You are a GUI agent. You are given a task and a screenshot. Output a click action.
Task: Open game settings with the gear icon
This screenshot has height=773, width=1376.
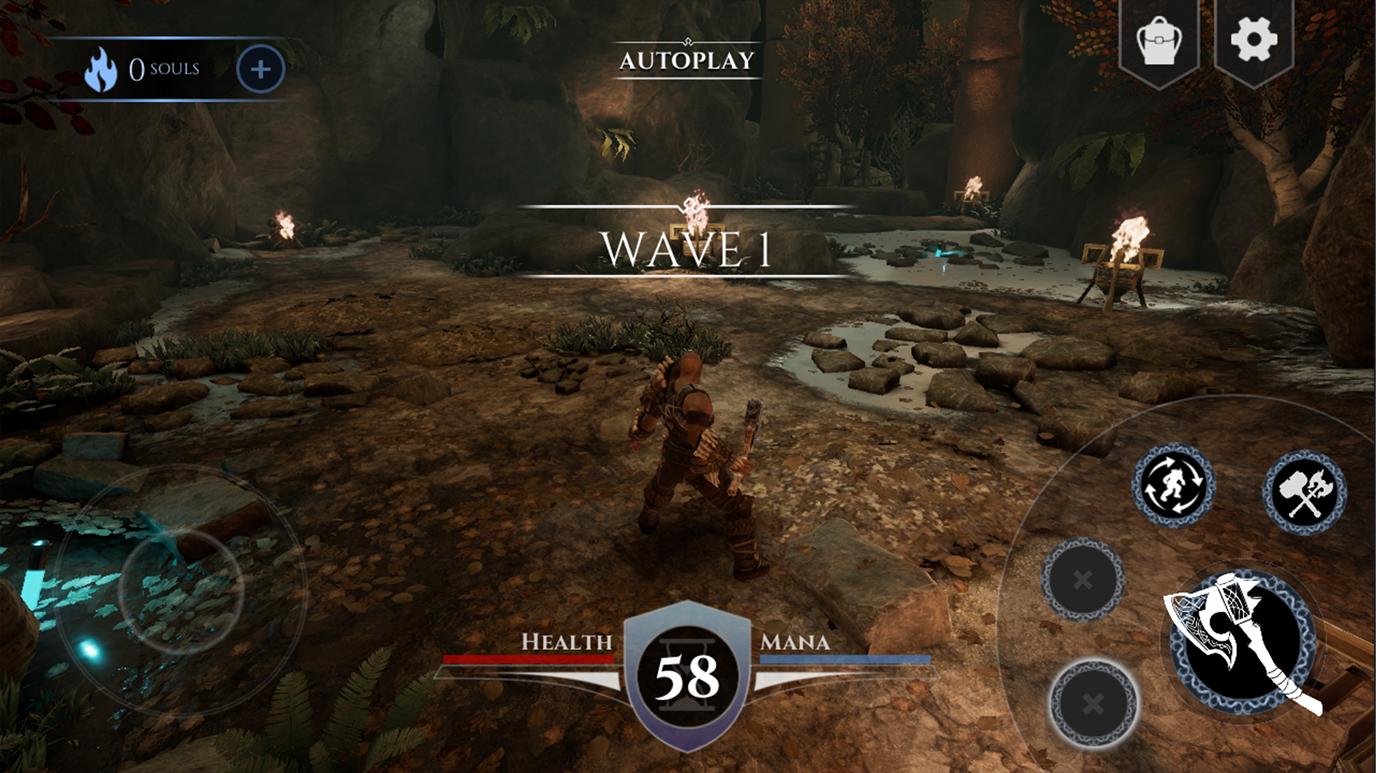pos(1256,41)
